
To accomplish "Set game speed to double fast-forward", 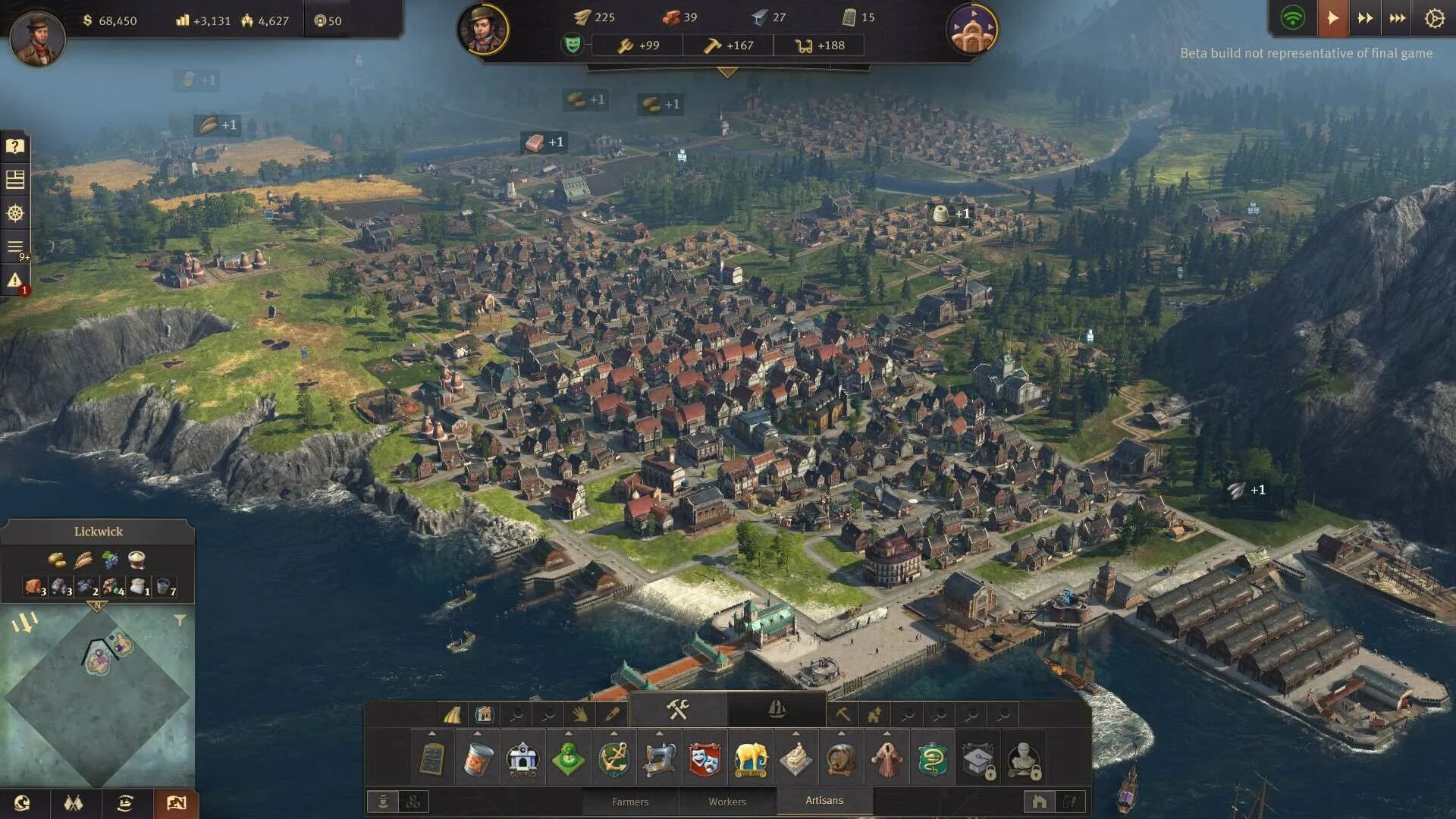I will (1365, 18).
